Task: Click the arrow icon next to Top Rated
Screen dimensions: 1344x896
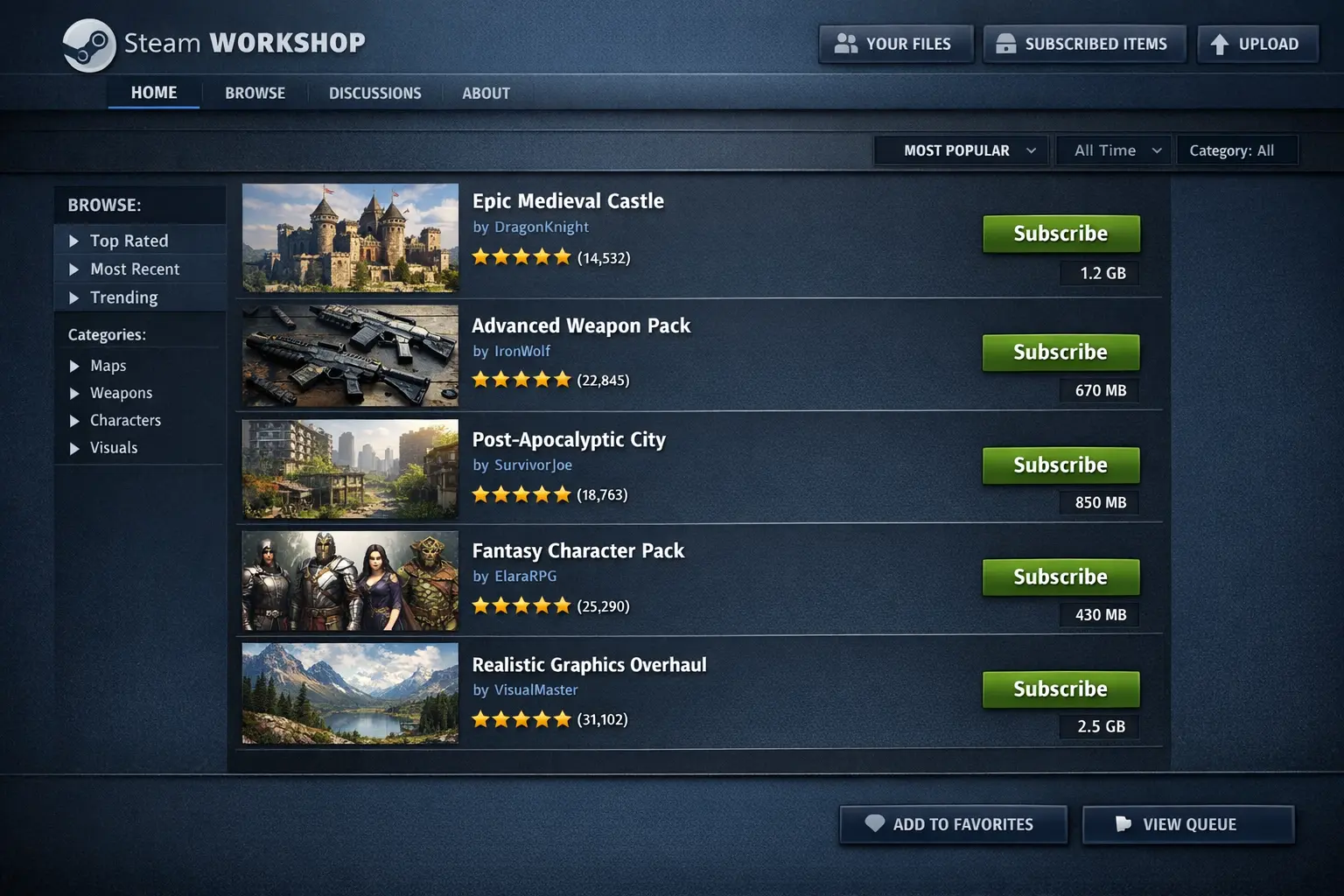Action: [x=74, y=241]
